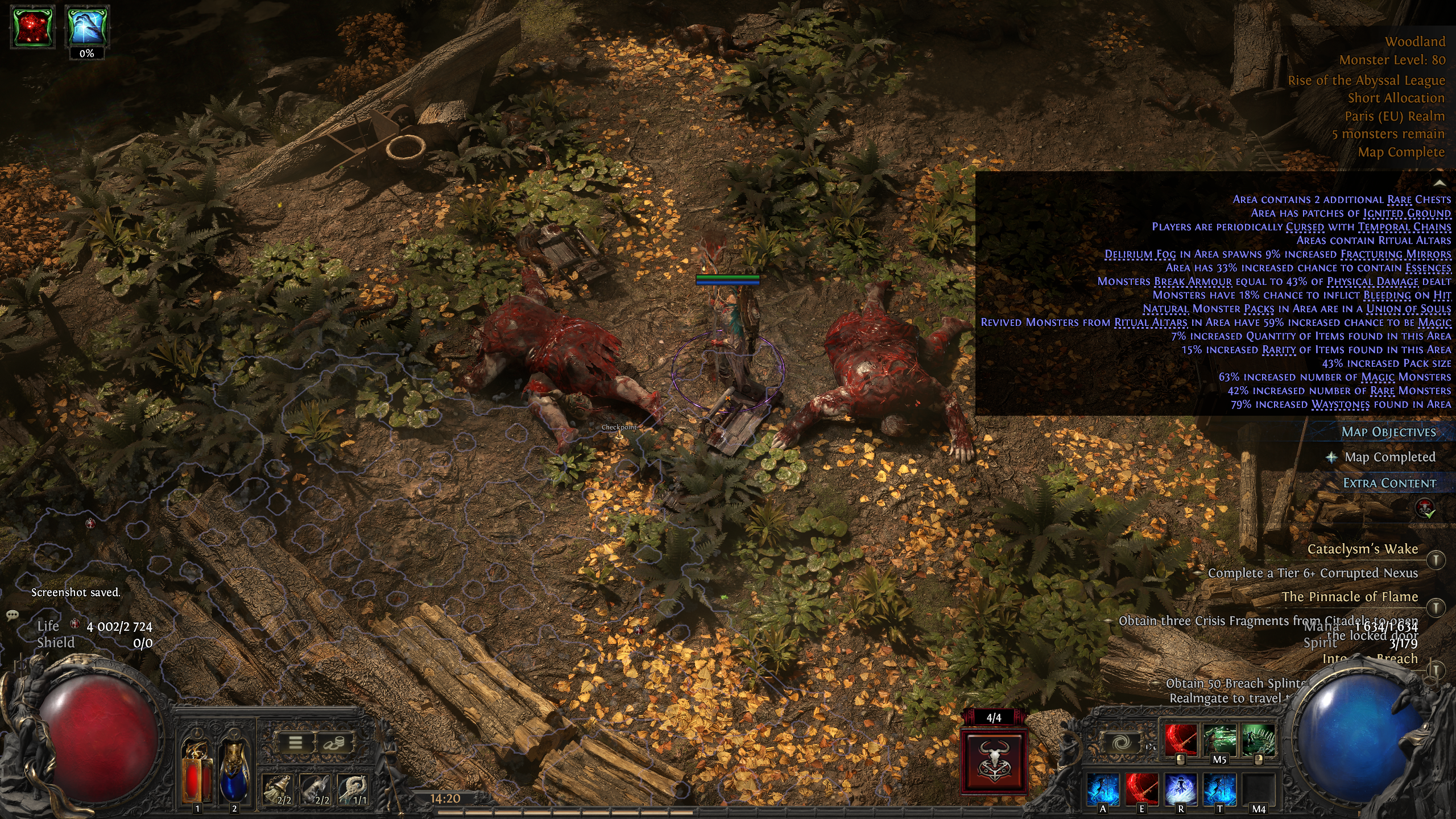Select the feathered wing charm slot
The height and width of the screenshot is (819, 1456).
coord(354,789)
